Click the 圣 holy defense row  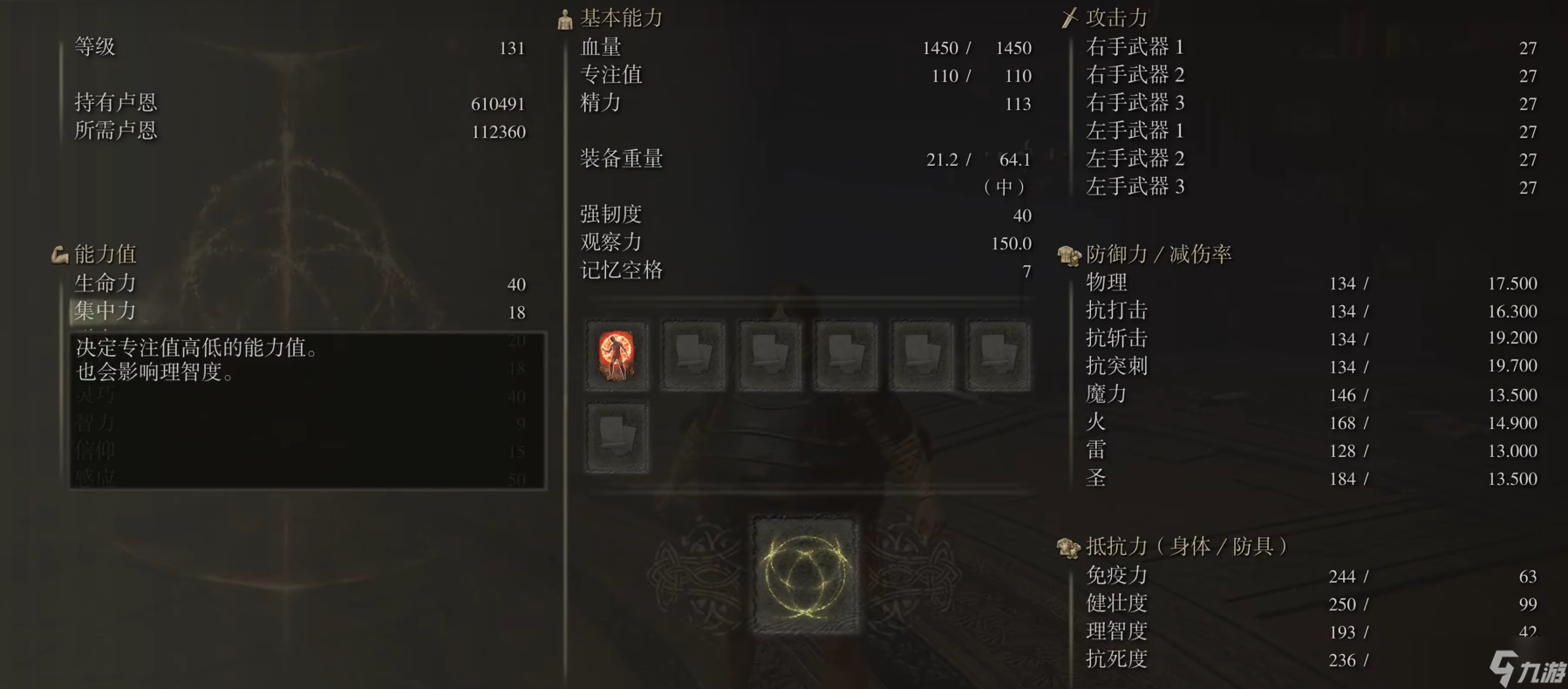pos(1221,478)
